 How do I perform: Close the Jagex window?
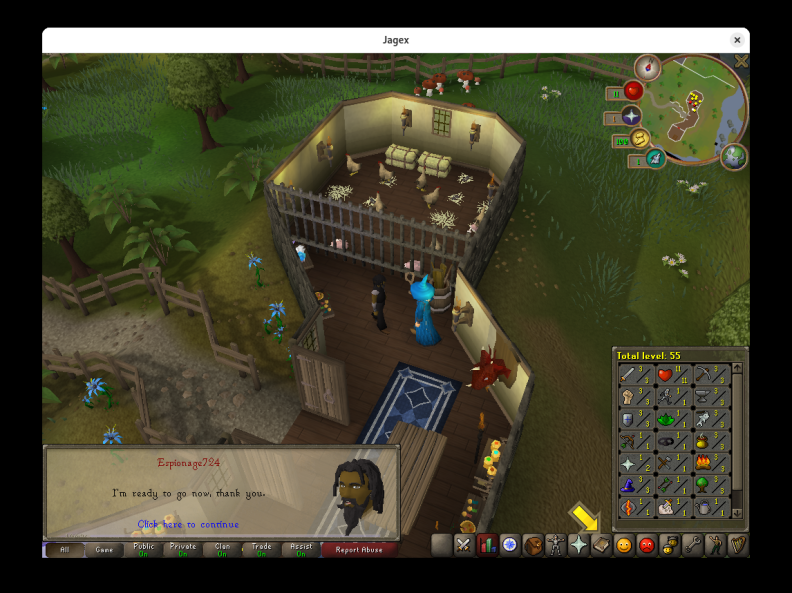737,40
